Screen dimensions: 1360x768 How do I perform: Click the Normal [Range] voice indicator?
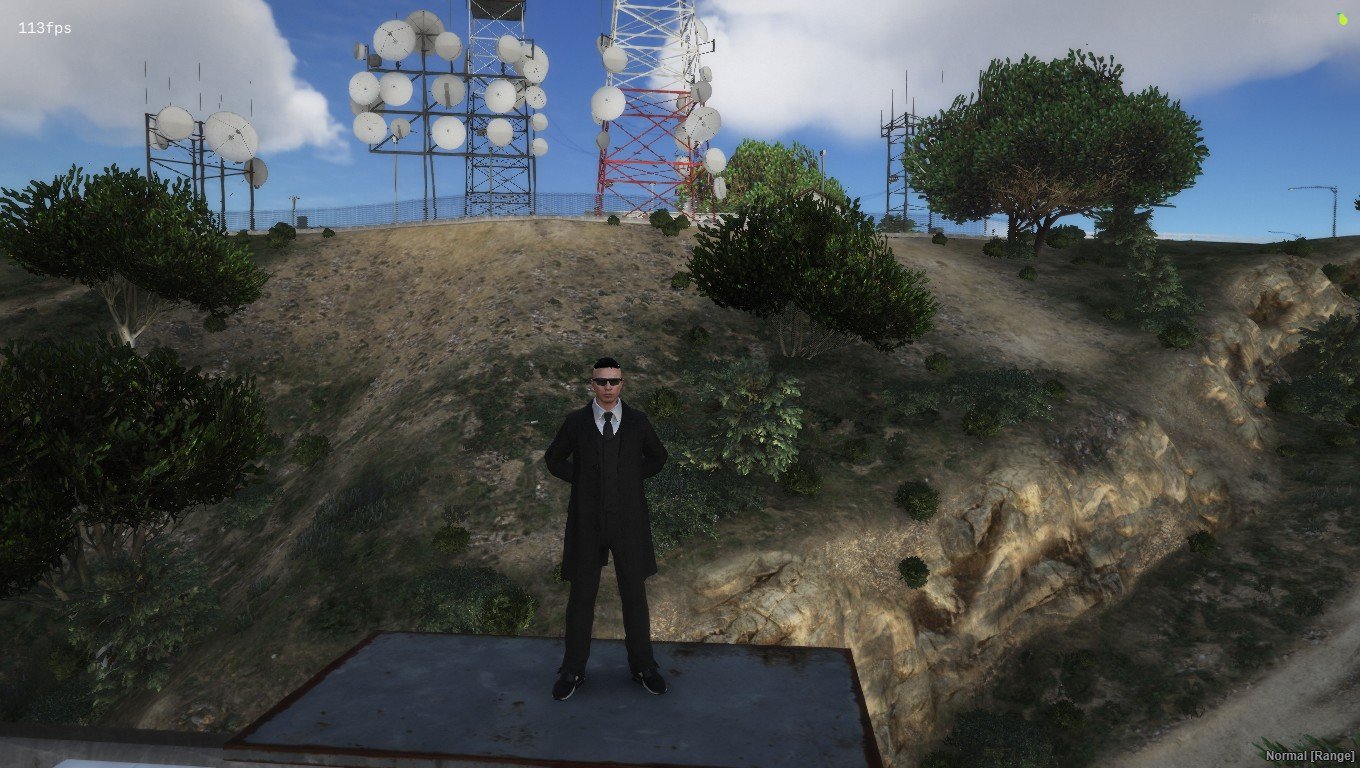1309,755
